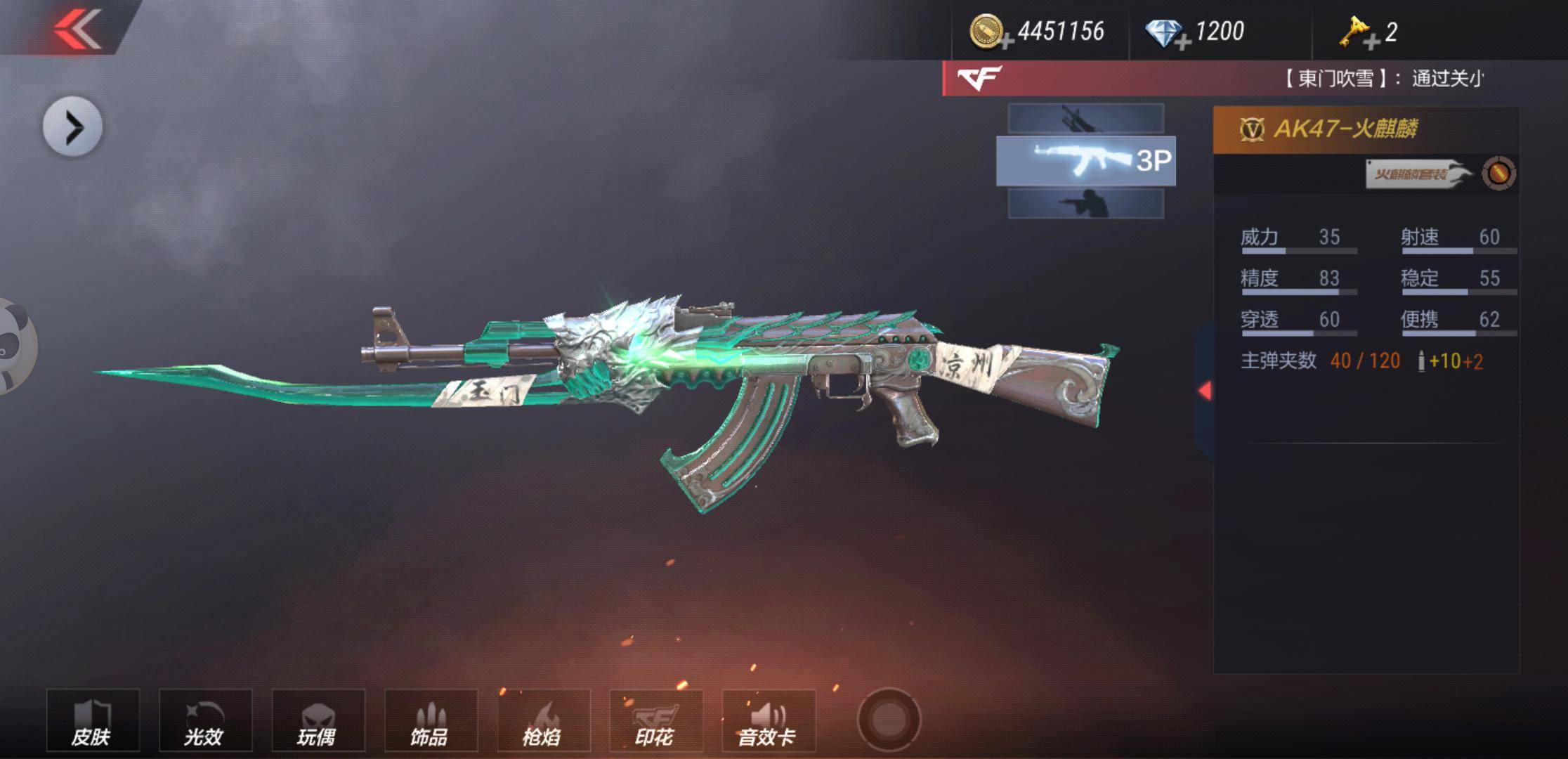Image resolution: width=1568 pixels, height=759 pixels.
Task: Open the 火麒麟 set badge
Action: pos(1416,174)
